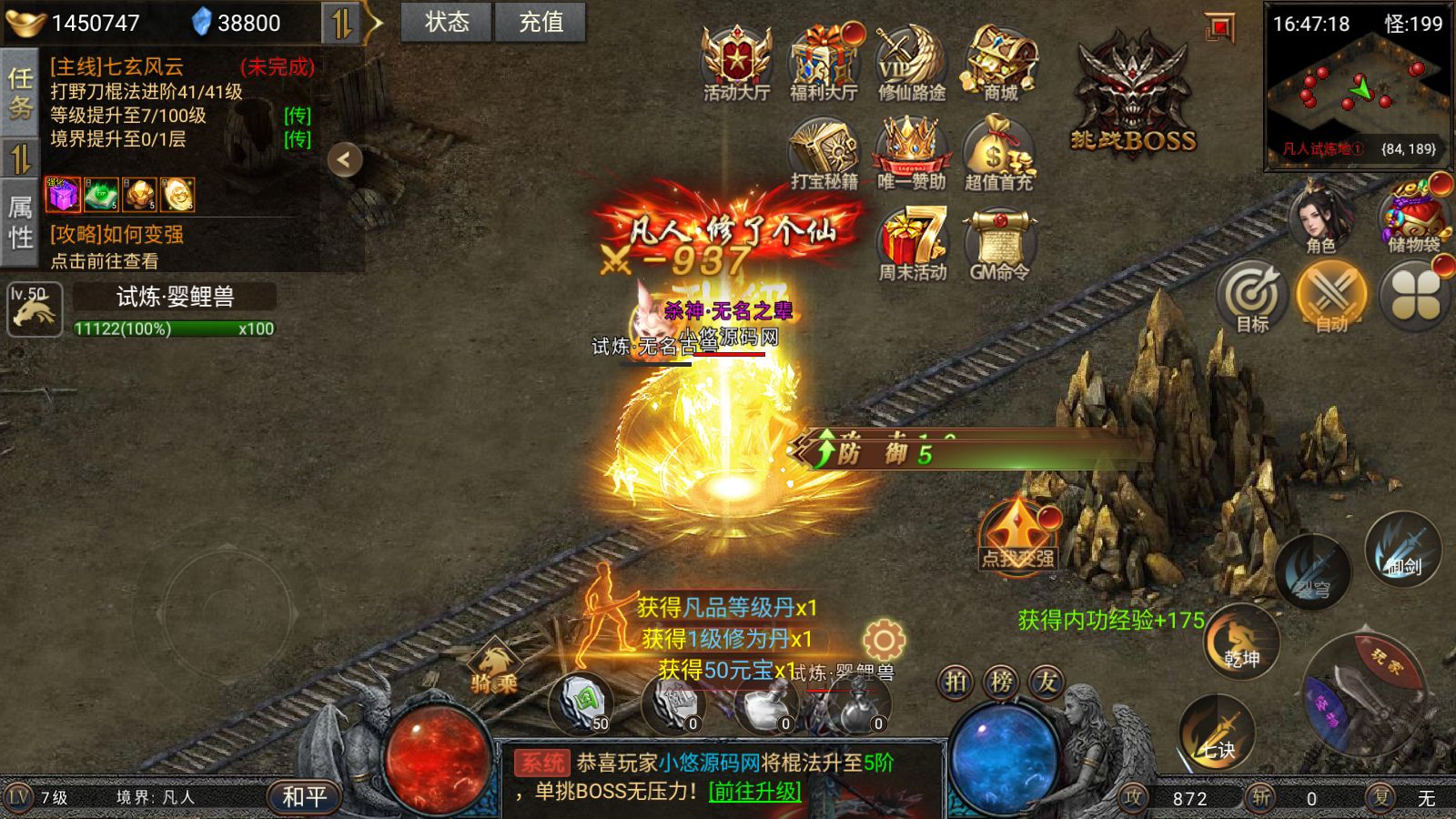The image size is (1456, 819).
Task: Select the 目标 target button
Action: point(1252,296)
